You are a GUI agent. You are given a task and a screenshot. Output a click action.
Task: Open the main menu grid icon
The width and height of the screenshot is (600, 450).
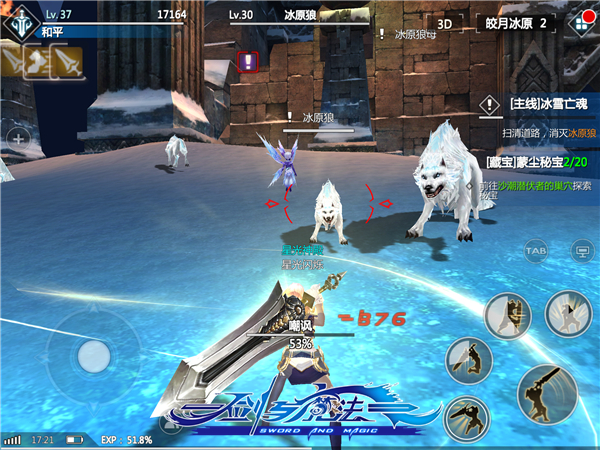pyautogui.click(x=579, y=23)
